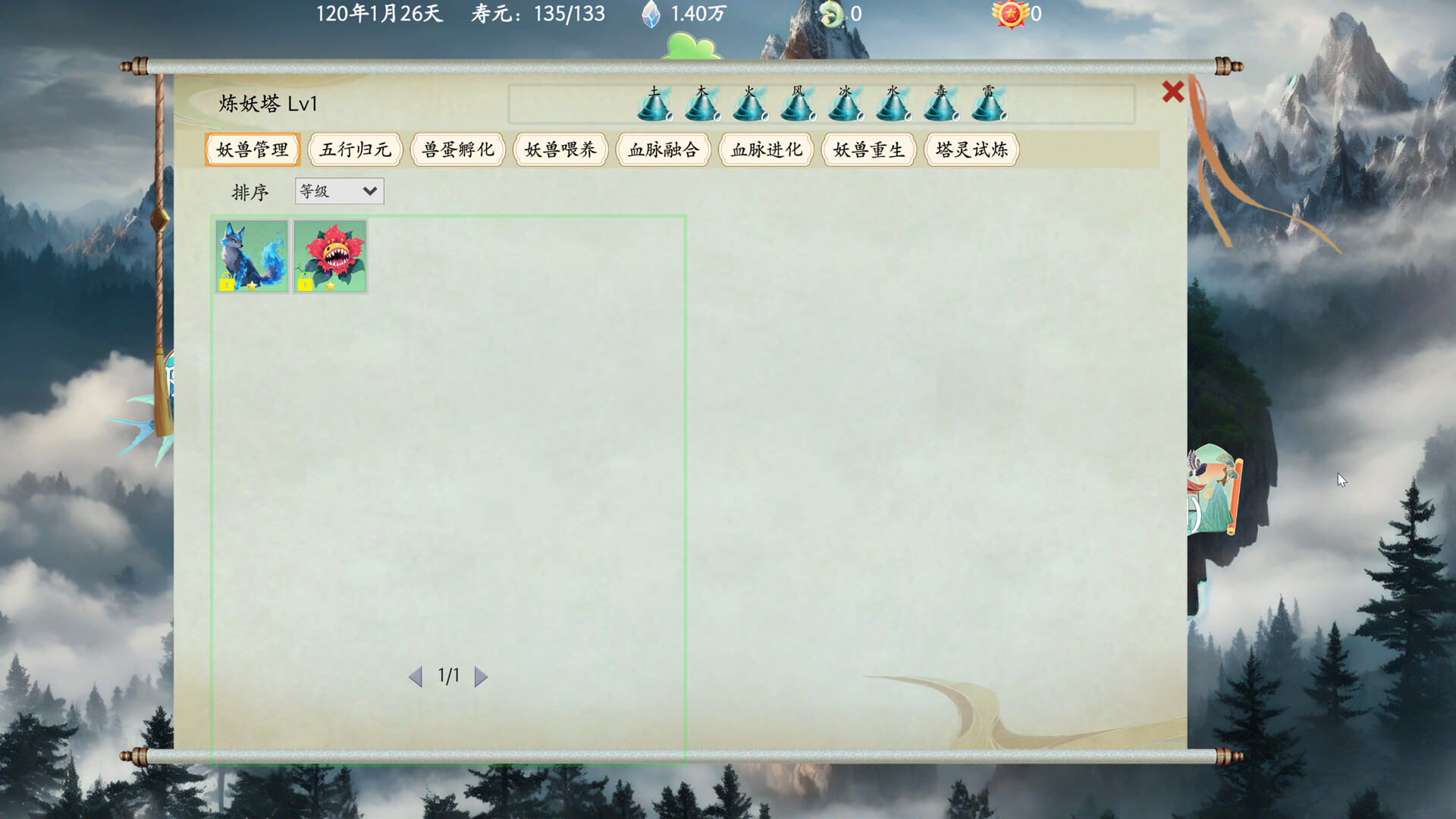Click the green coin icon at top
Viewport: 1456px width, 819px height.
[x=832, y=13]
